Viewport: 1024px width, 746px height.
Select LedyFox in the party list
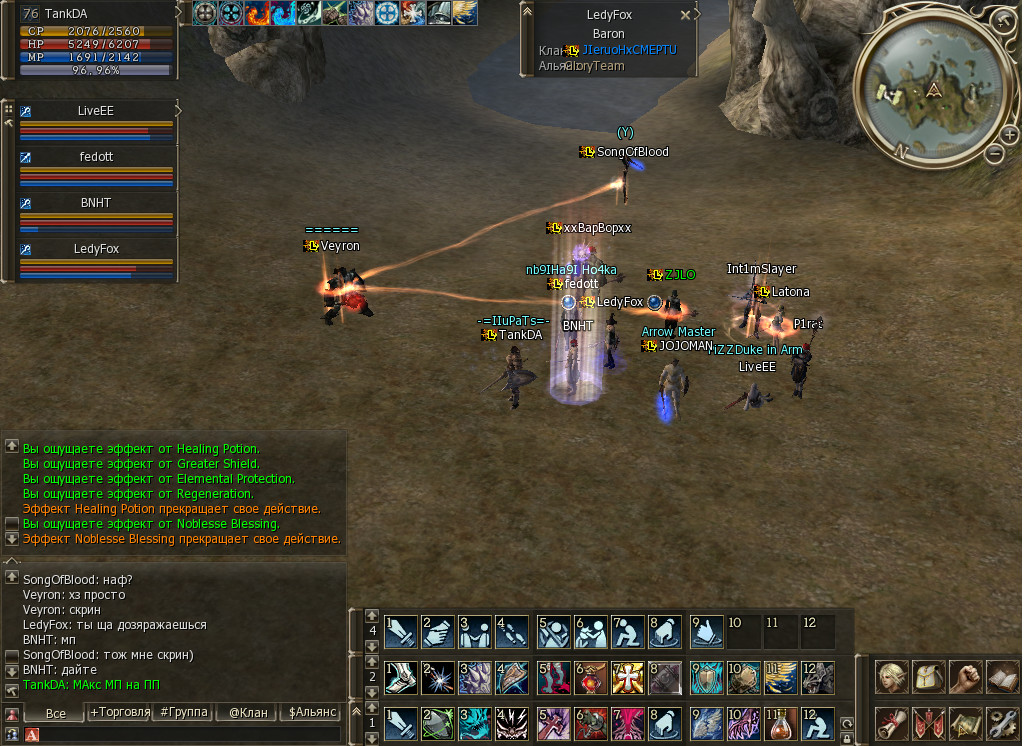tap(96, 249)
